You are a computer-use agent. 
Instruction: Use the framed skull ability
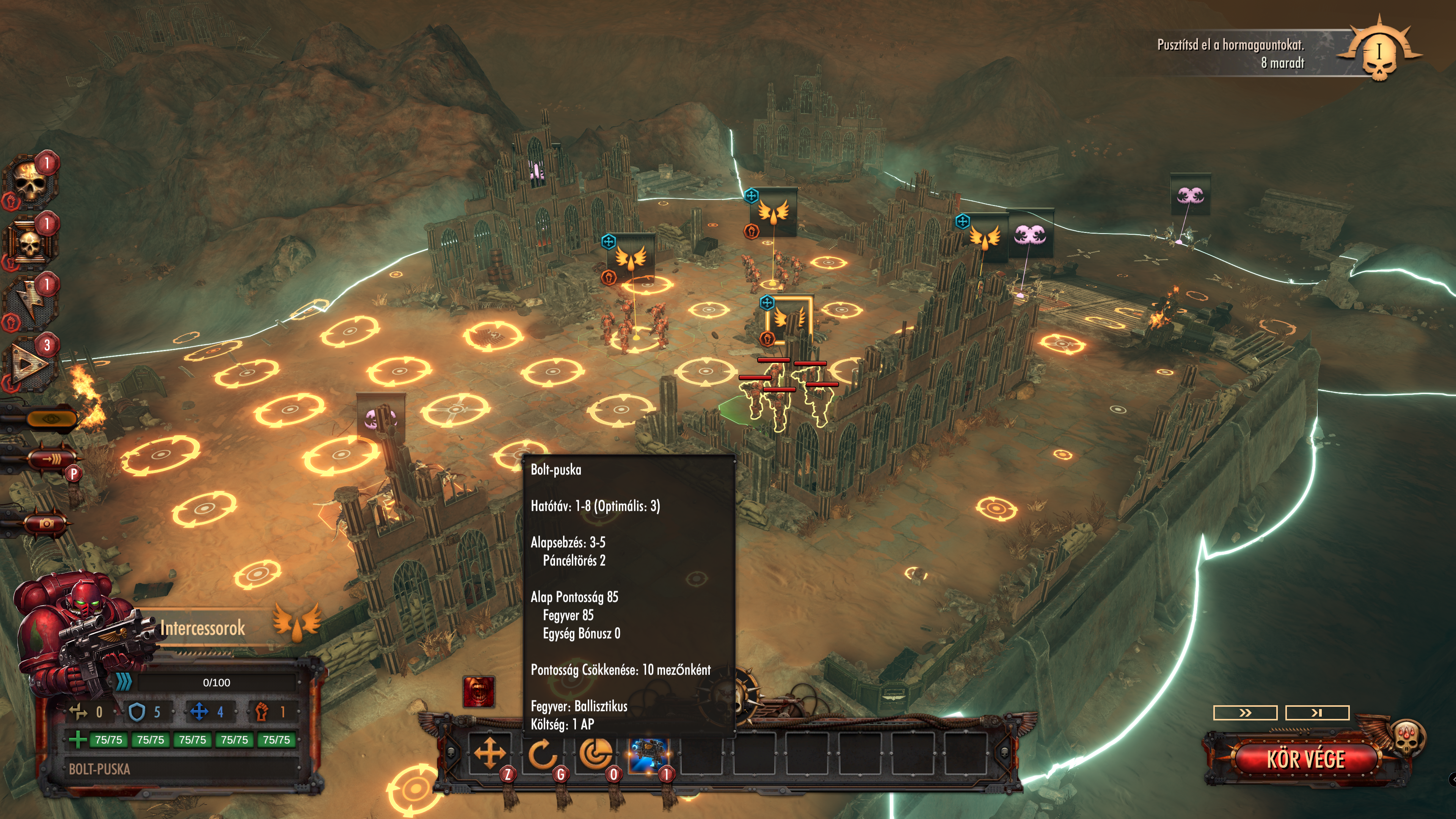[x=30, y=243]
